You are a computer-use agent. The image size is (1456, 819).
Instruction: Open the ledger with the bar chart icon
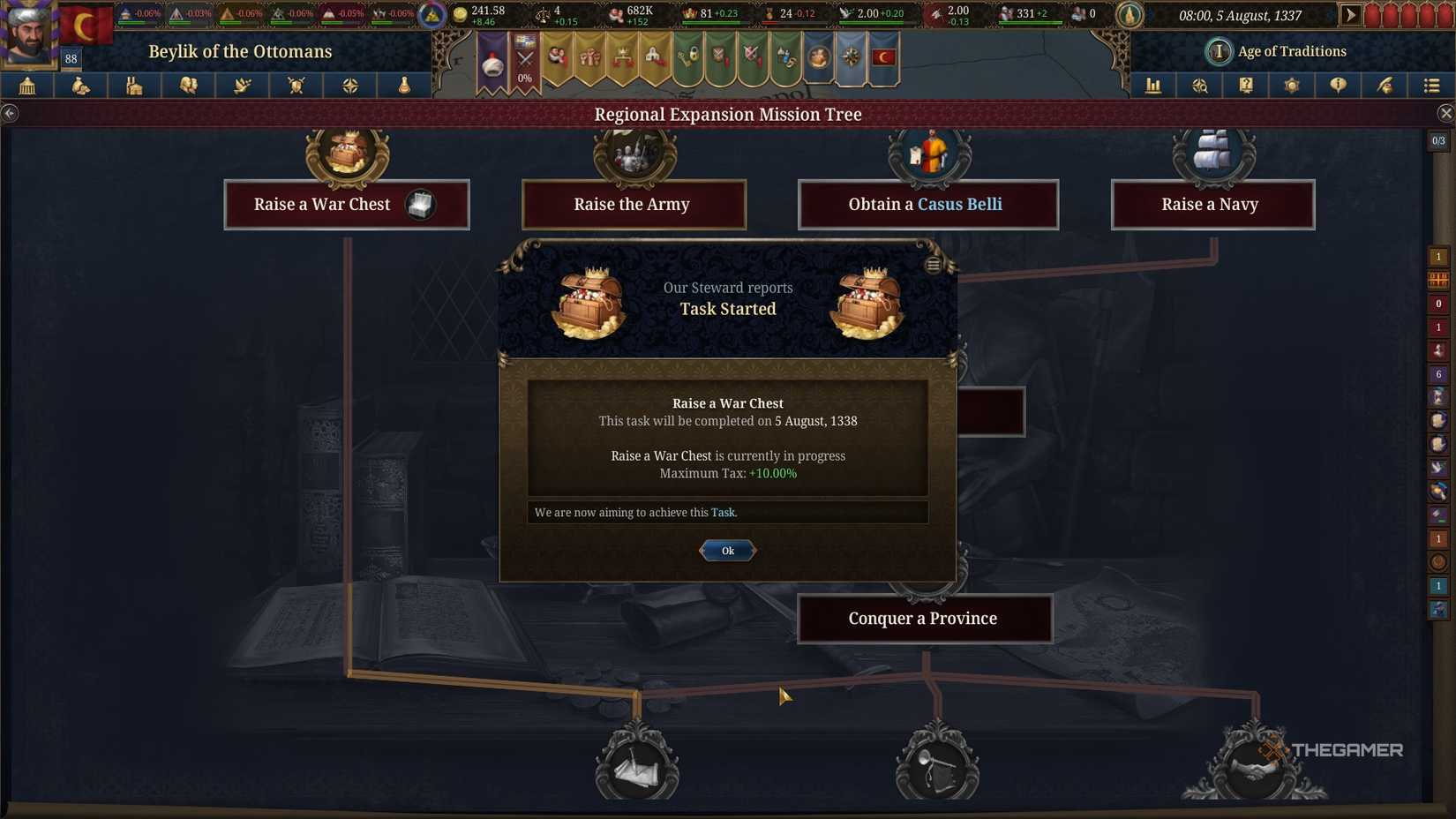click(x=1153, y=86)
